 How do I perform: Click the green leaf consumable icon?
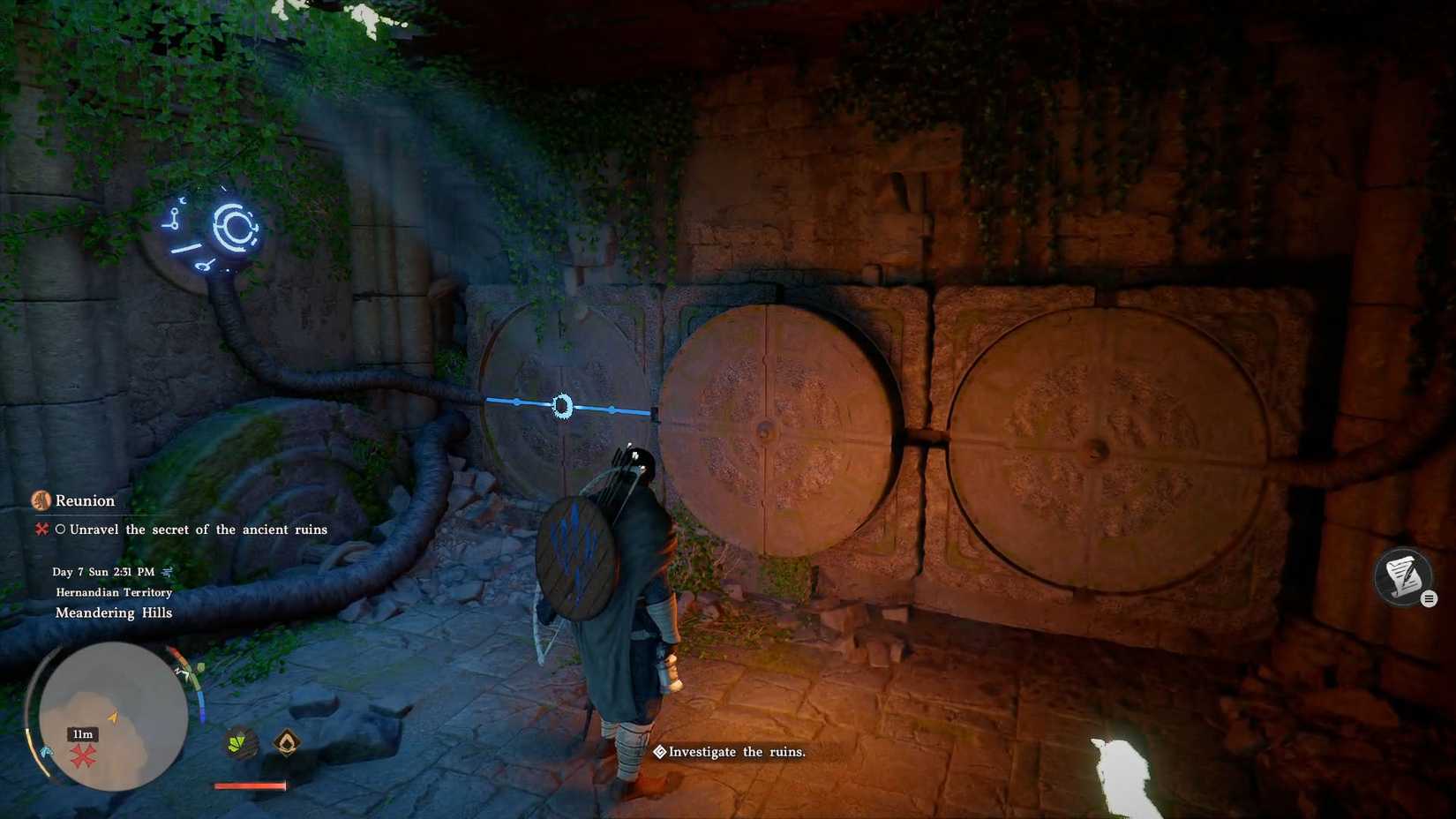click(x=236, y=742)
